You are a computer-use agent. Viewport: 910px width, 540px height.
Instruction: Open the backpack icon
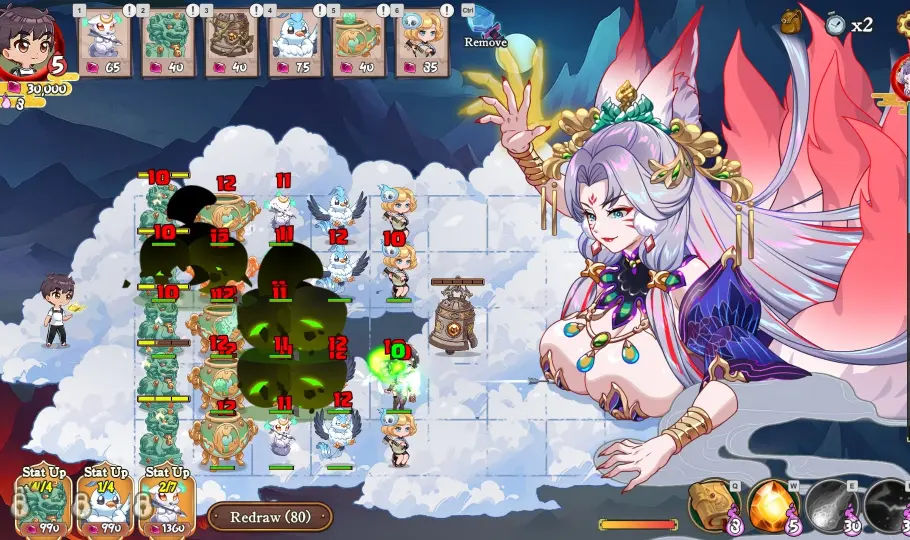tap(790, 22)
